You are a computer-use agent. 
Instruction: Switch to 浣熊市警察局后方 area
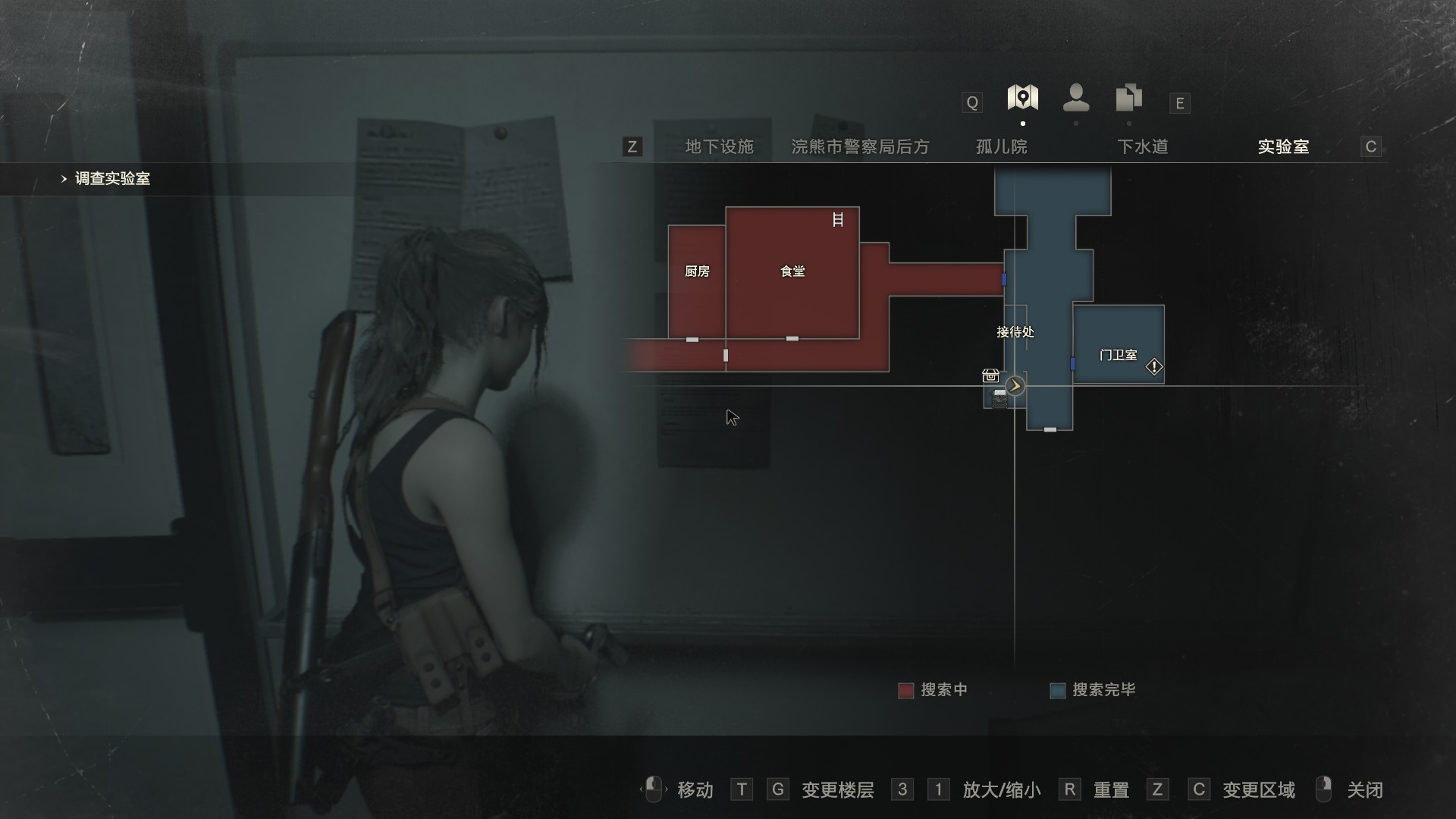[x=860, y=146]
